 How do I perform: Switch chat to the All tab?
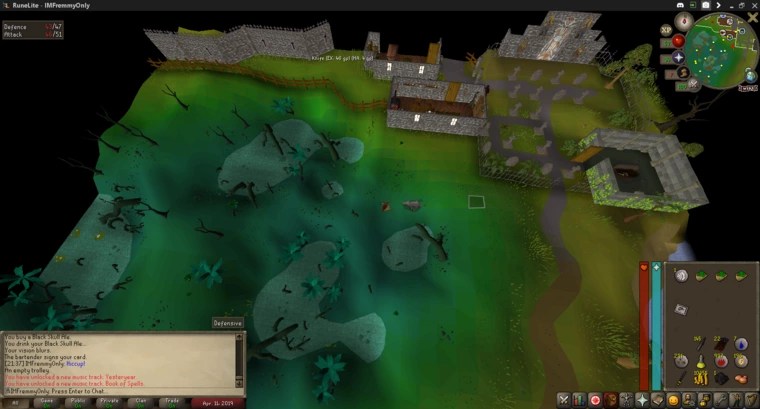tap(16, 402)
